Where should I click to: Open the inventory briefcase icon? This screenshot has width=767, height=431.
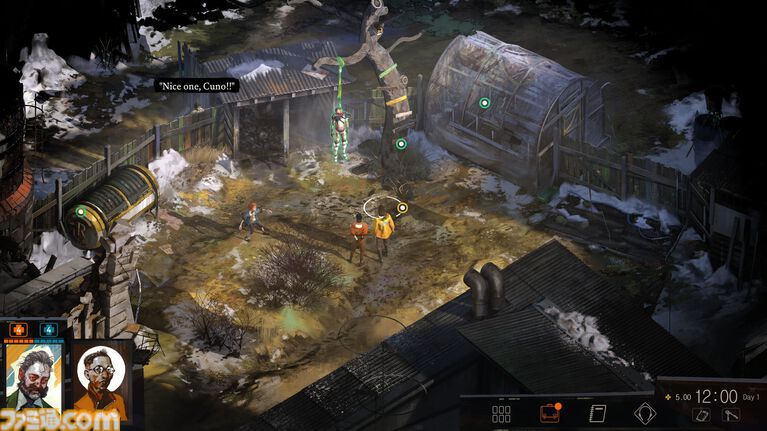550,413
